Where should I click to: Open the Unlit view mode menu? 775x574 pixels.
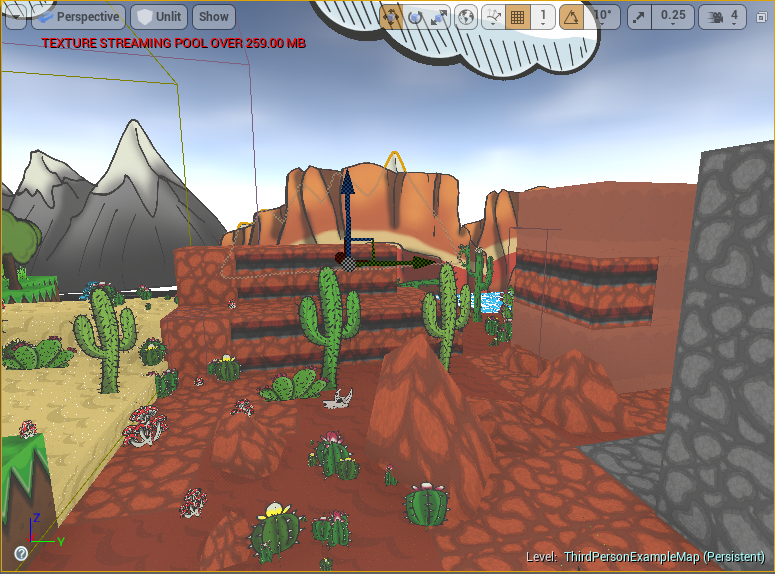[160, 17]
